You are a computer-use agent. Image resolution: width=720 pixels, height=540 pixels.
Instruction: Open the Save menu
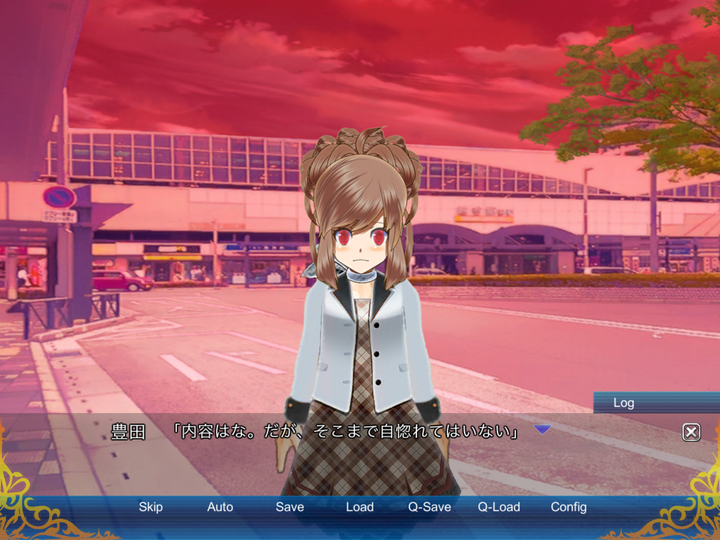tap(290, 507)
